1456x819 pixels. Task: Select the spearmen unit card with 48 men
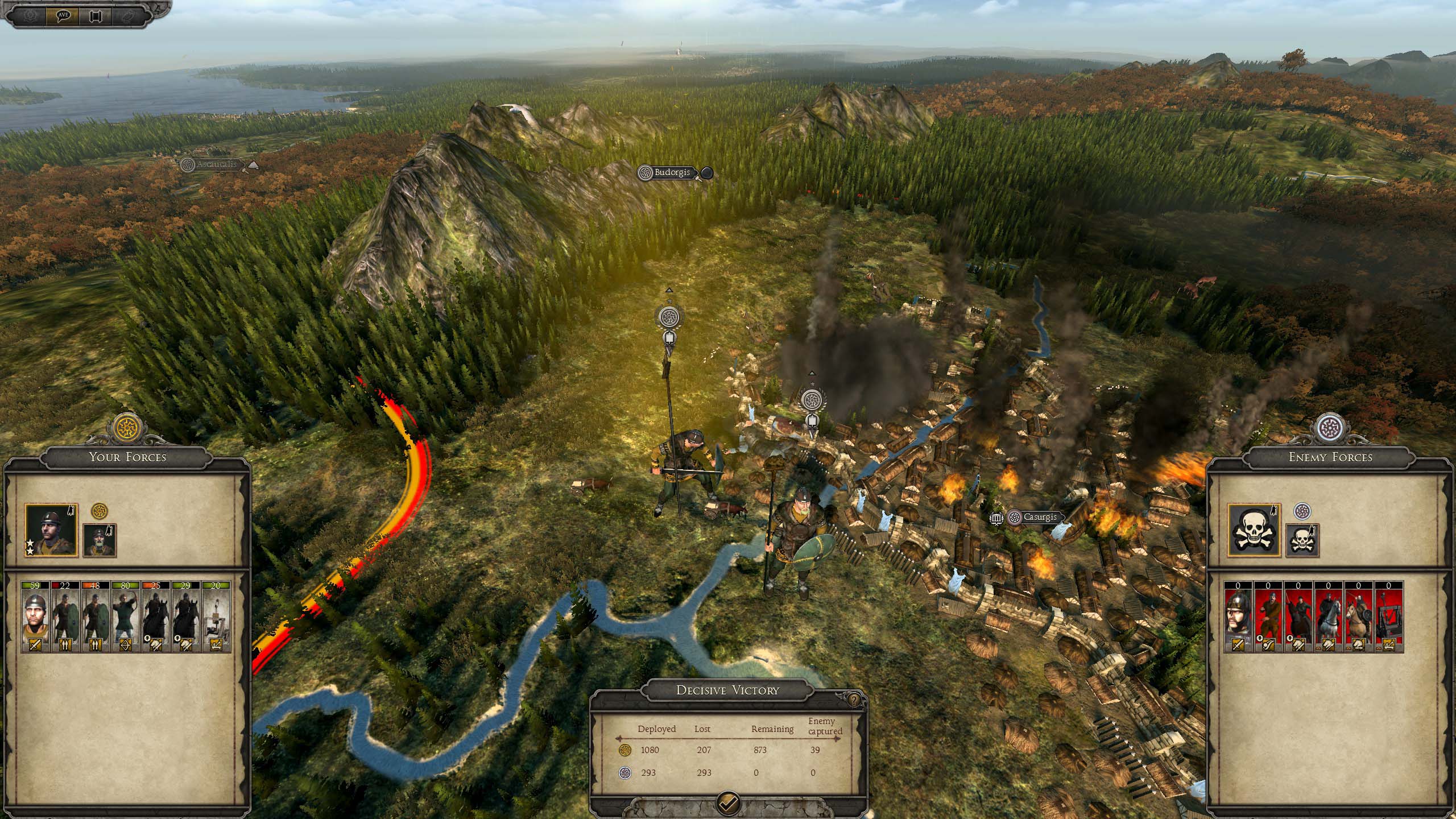(96, 617)
